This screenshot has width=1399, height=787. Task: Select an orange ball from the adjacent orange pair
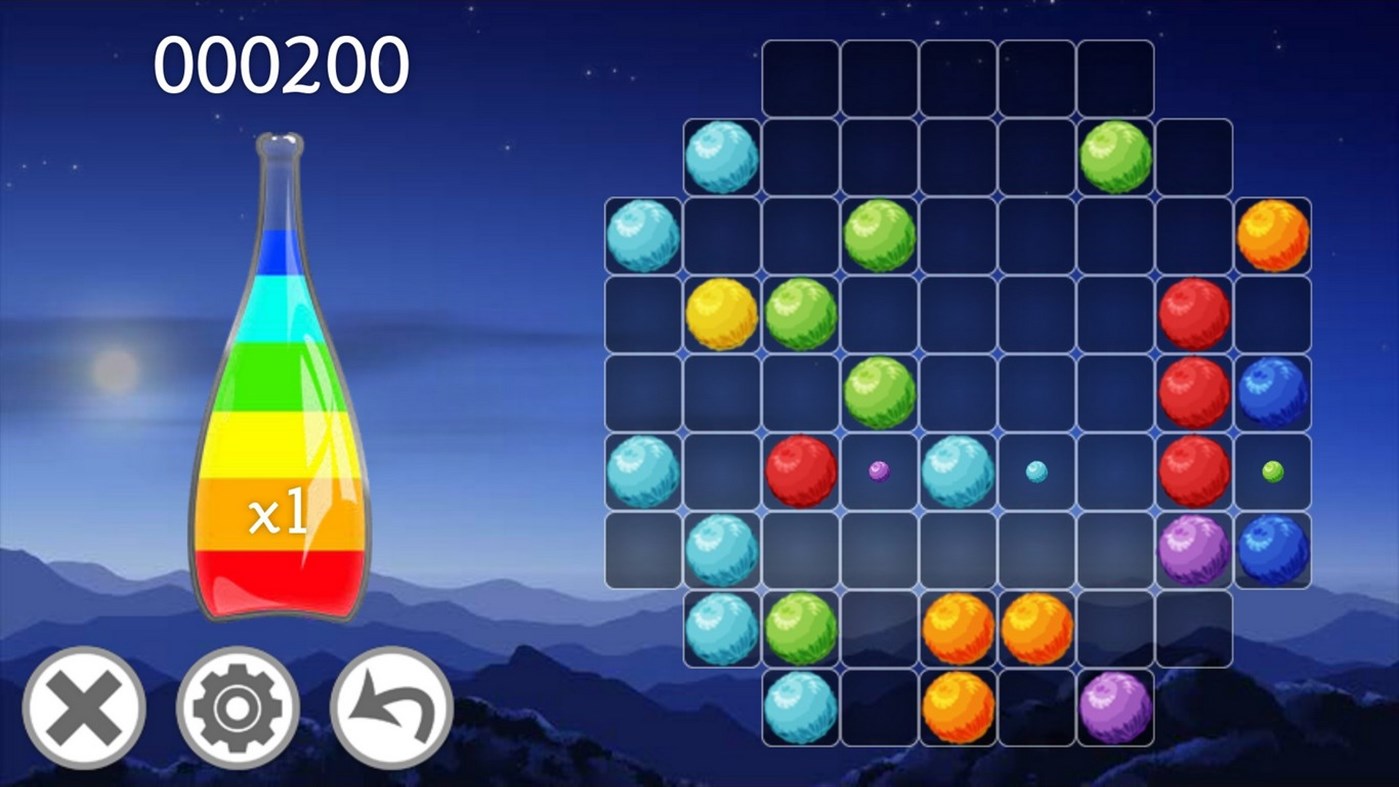pyautogui.click(x=958, y=627)
